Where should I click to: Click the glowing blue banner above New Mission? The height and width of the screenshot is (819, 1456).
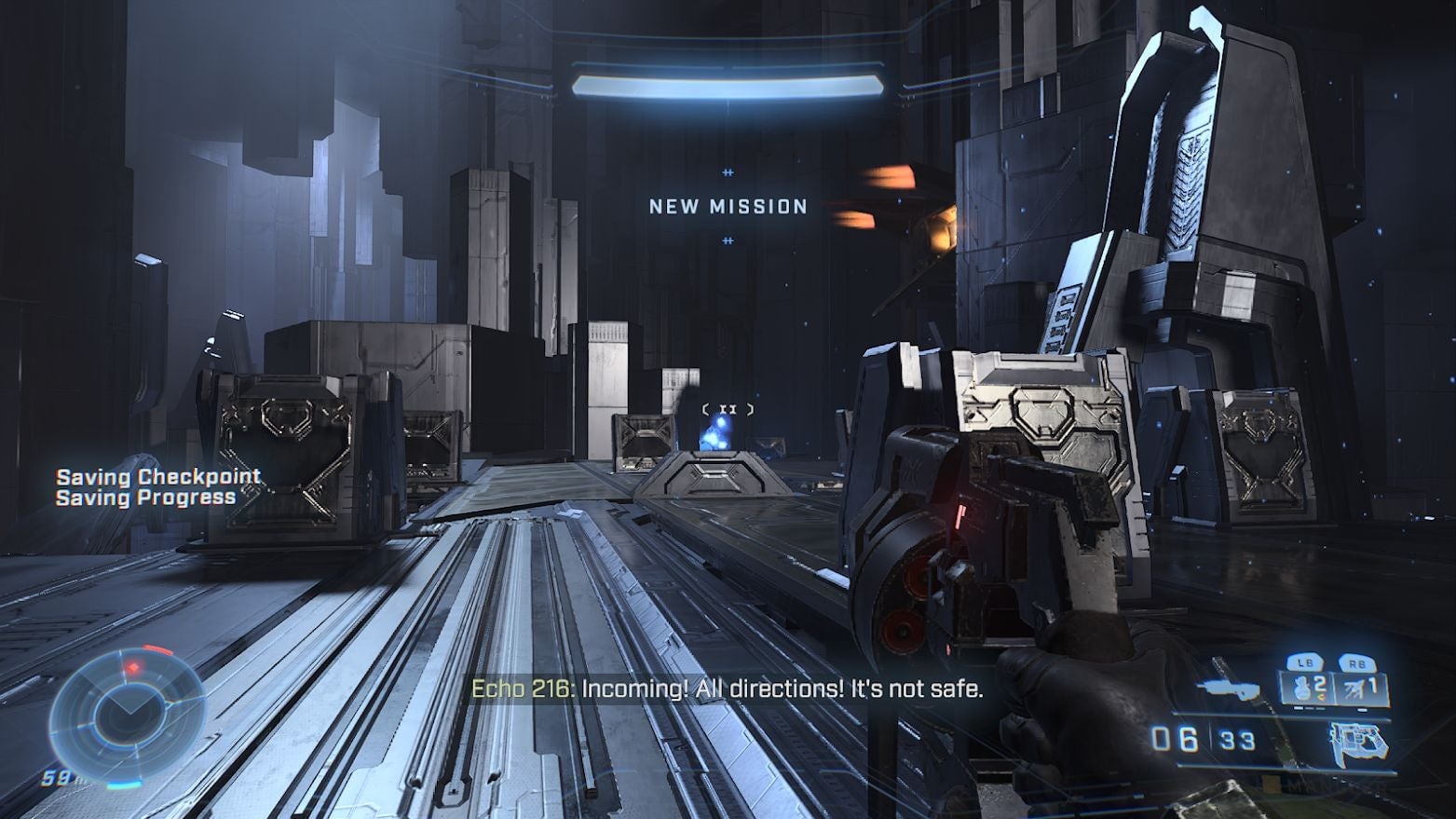pos(728,85)
